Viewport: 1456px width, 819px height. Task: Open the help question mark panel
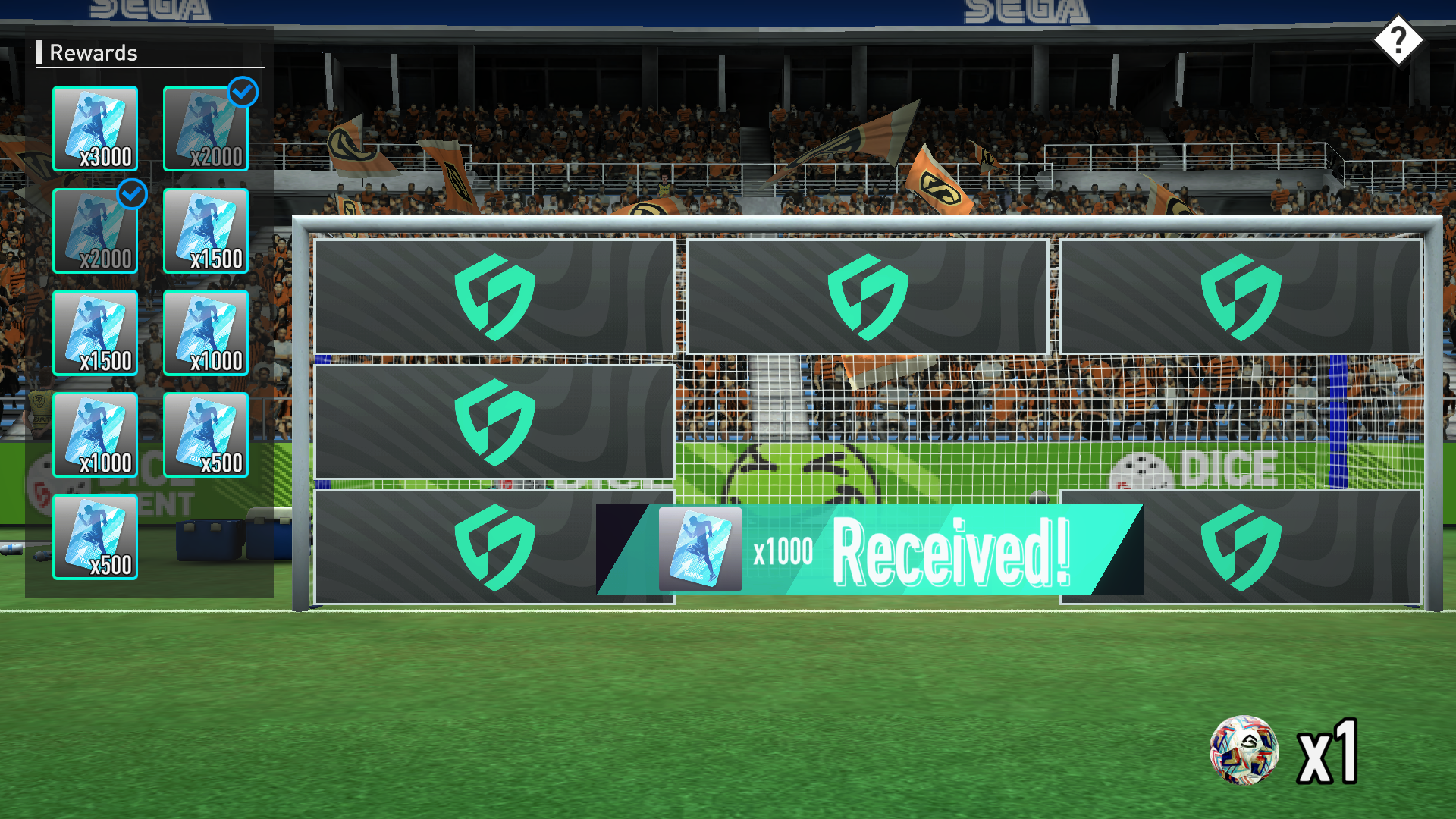pos(1400,39)
